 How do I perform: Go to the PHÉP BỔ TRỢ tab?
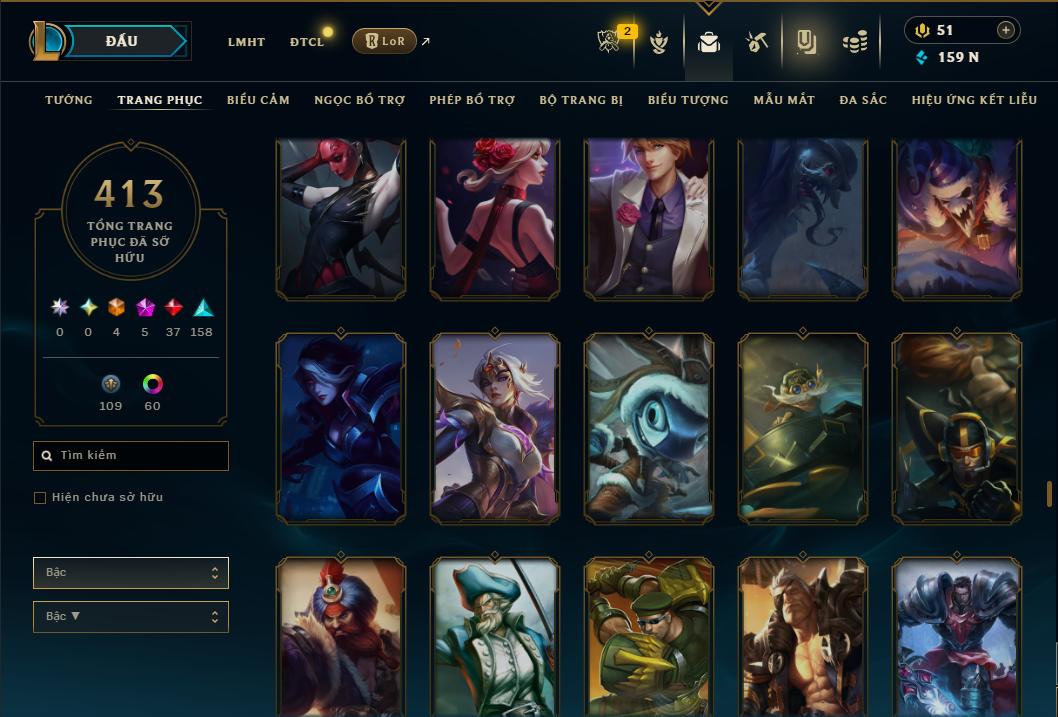tap(472, 100)
